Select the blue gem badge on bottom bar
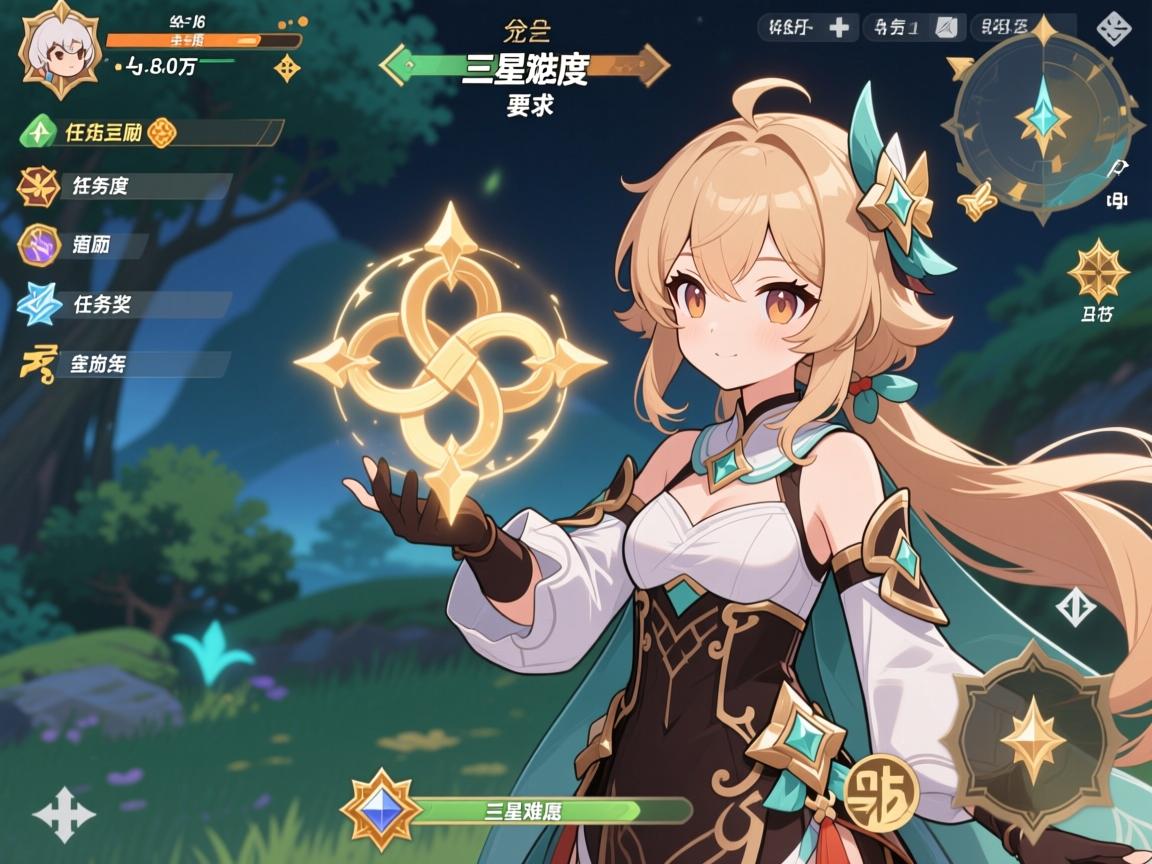The height and width of the screenshot is (864, 1152). click(381, 809)
